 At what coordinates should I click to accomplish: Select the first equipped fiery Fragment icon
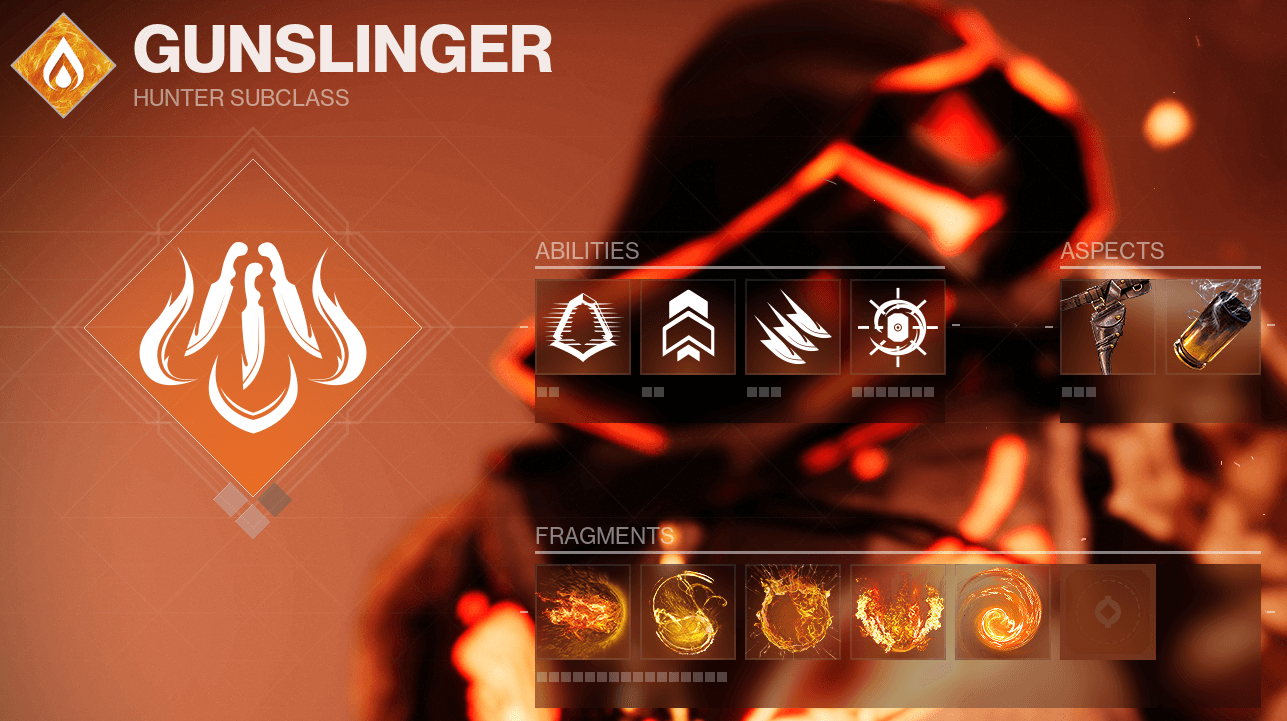tap(583, 612)
